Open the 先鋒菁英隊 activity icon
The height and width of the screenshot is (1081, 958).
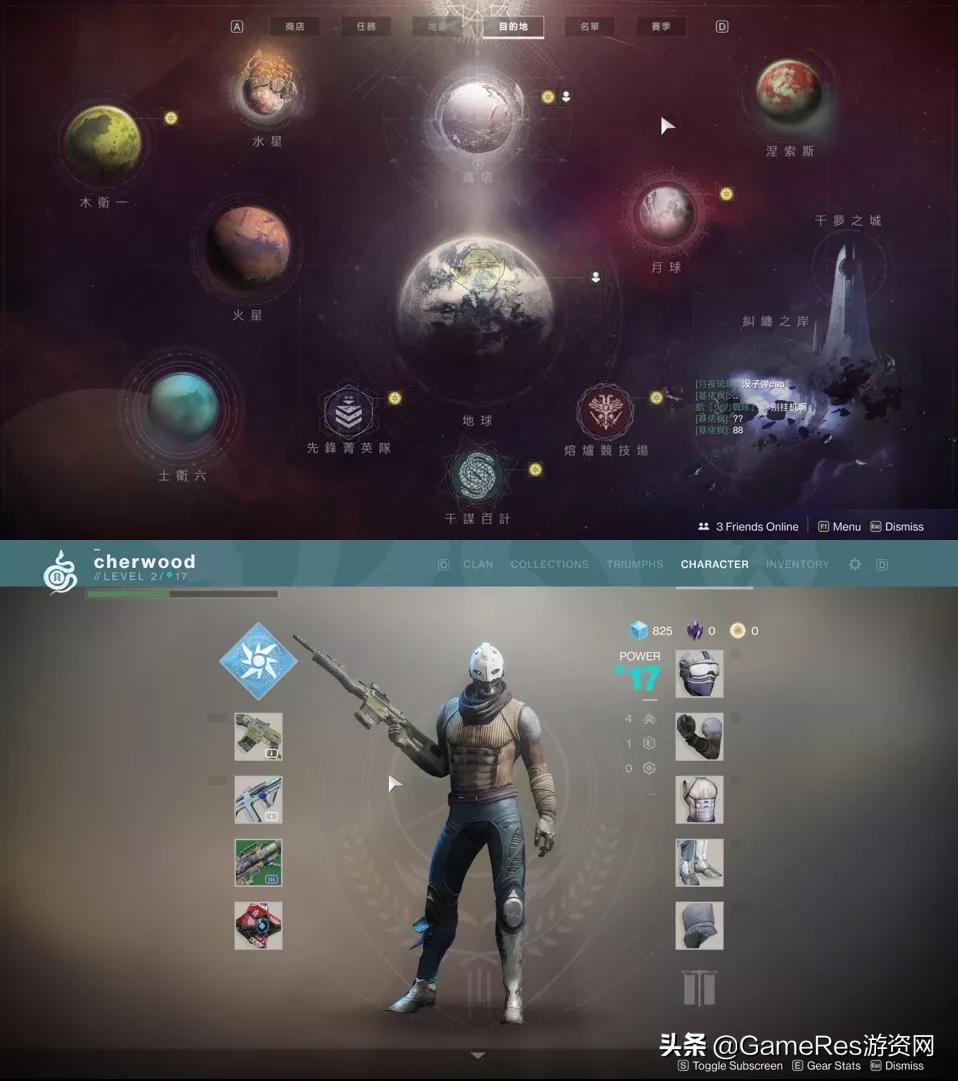[348, 414]
